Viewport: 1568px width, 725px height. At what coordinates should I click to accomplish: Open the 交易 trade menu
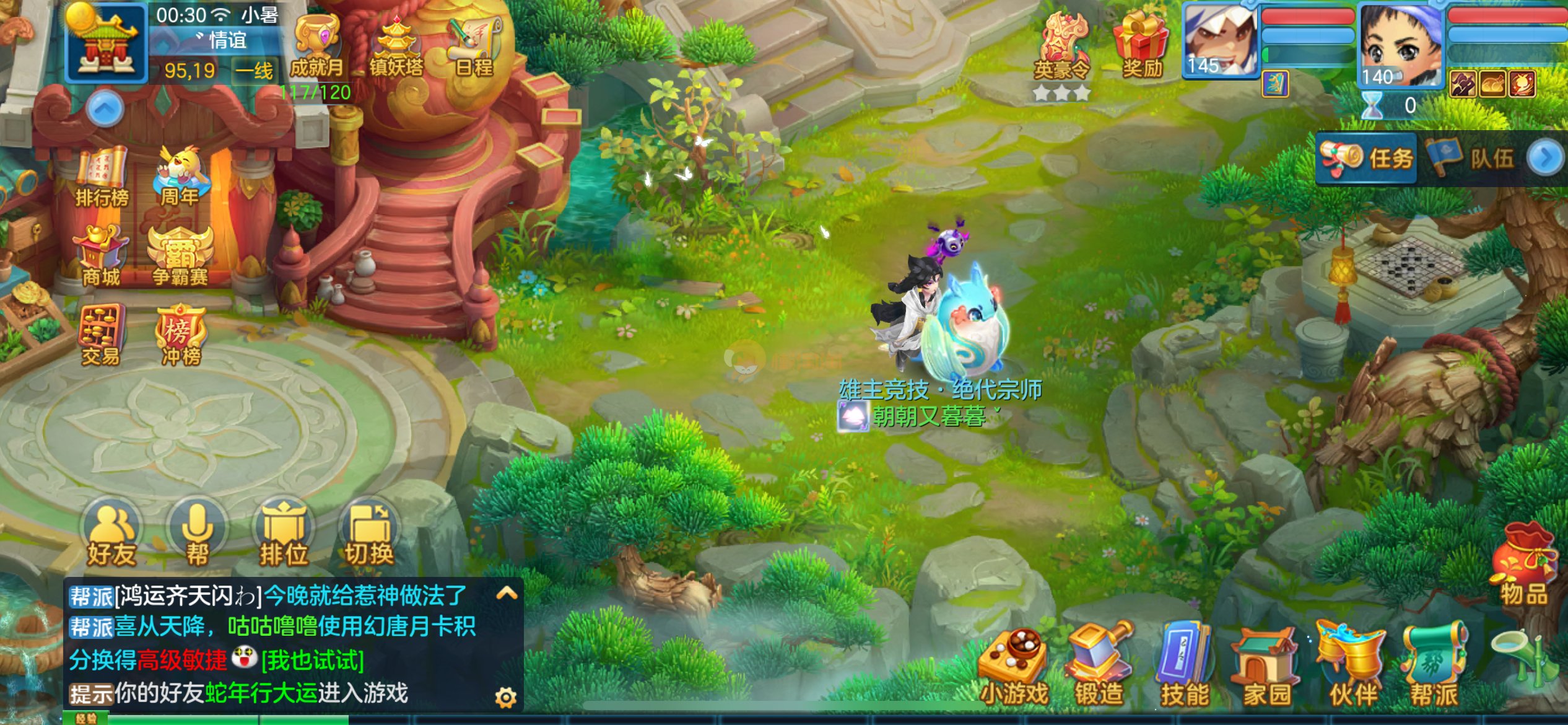[101, 335]
